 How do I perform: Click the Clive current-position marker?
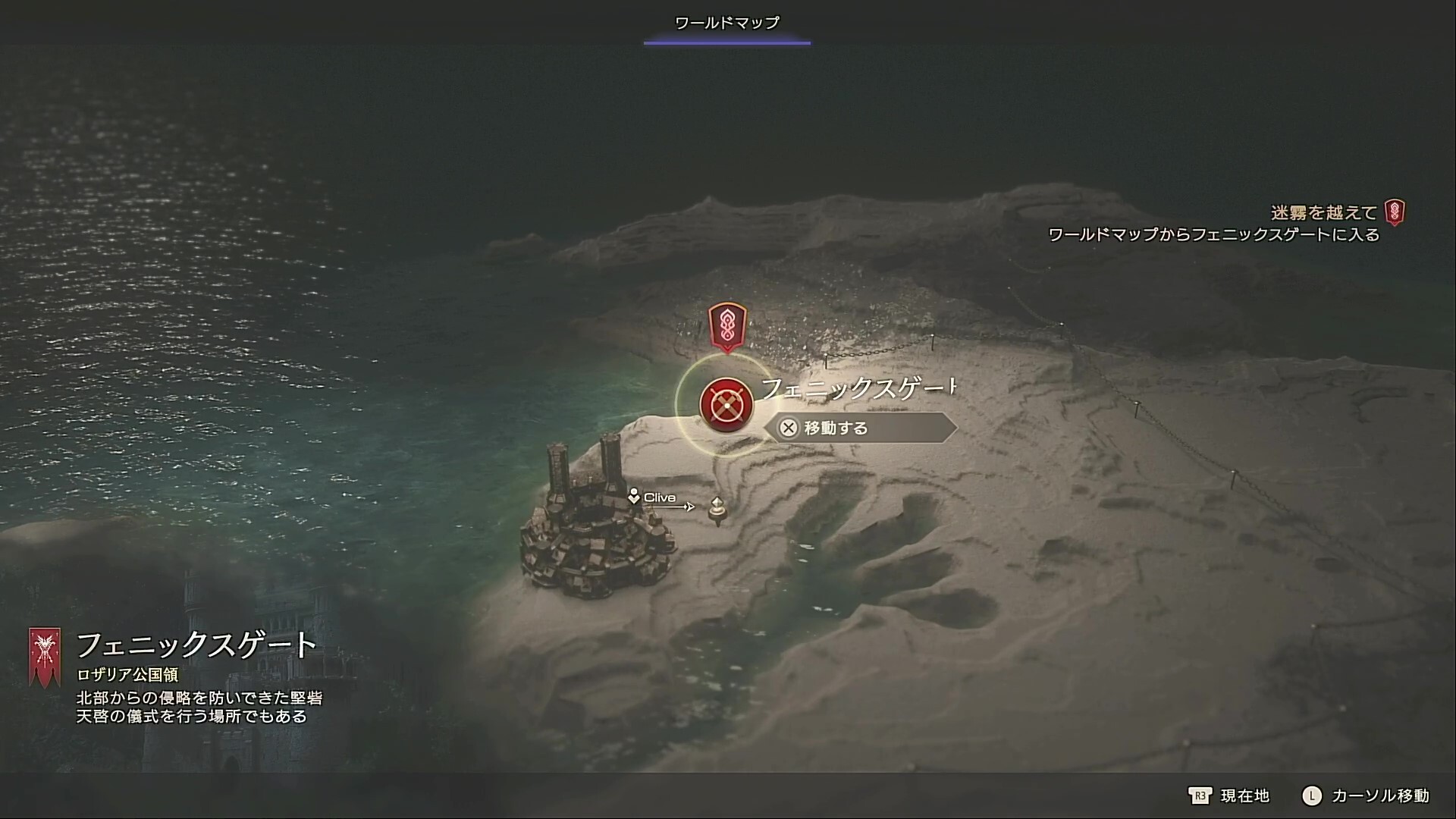coord(634,497)
